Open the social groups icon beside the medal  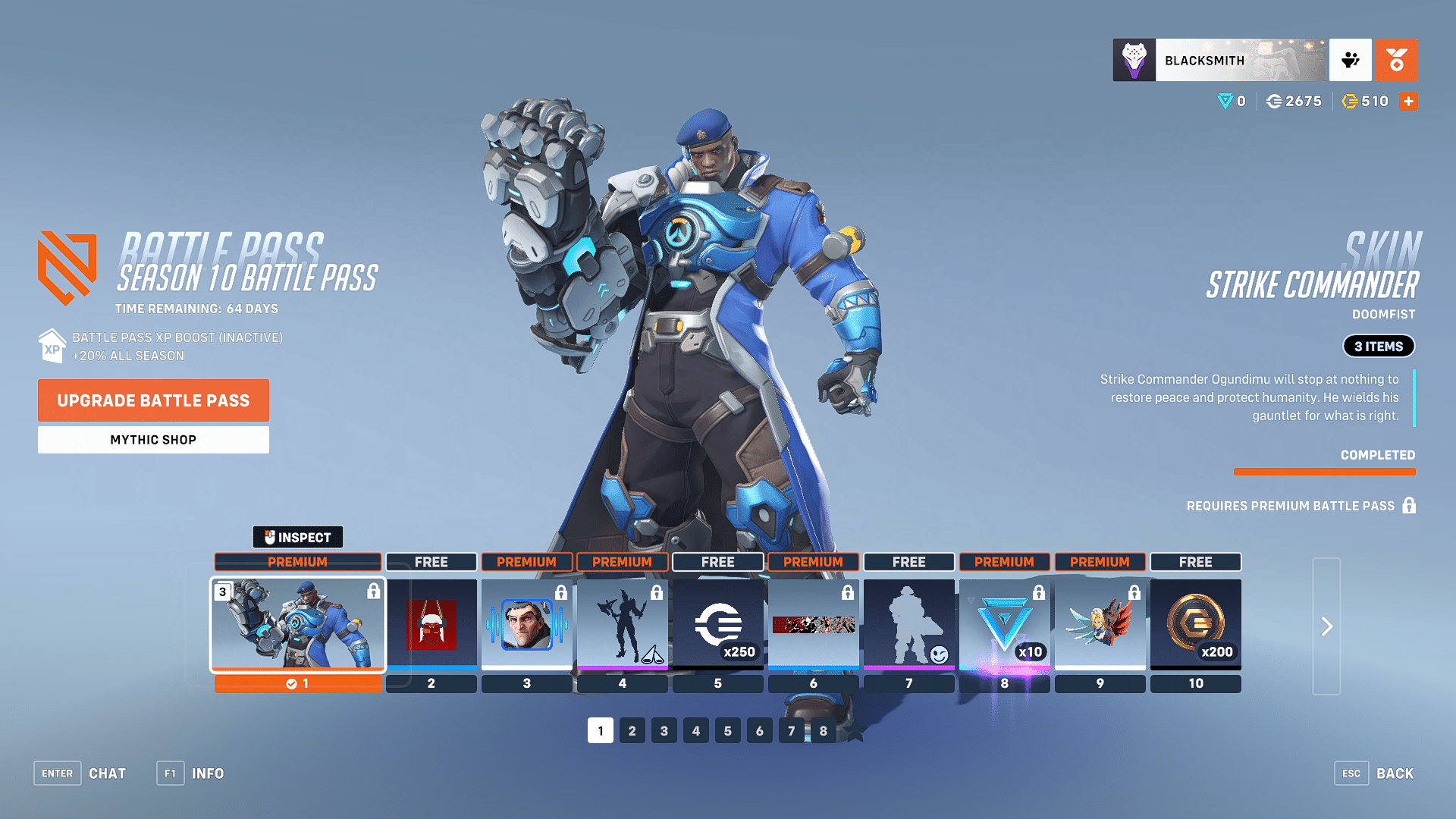(1351, 60)
